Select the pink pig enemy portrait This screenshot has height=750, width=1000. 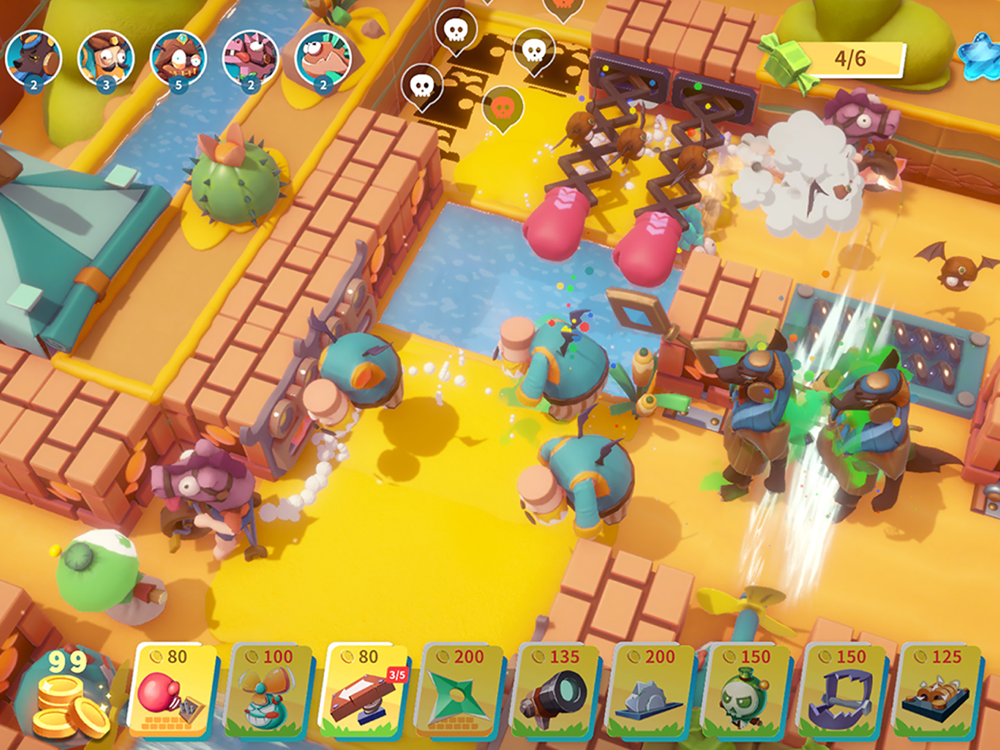click(x=250, y=56)
